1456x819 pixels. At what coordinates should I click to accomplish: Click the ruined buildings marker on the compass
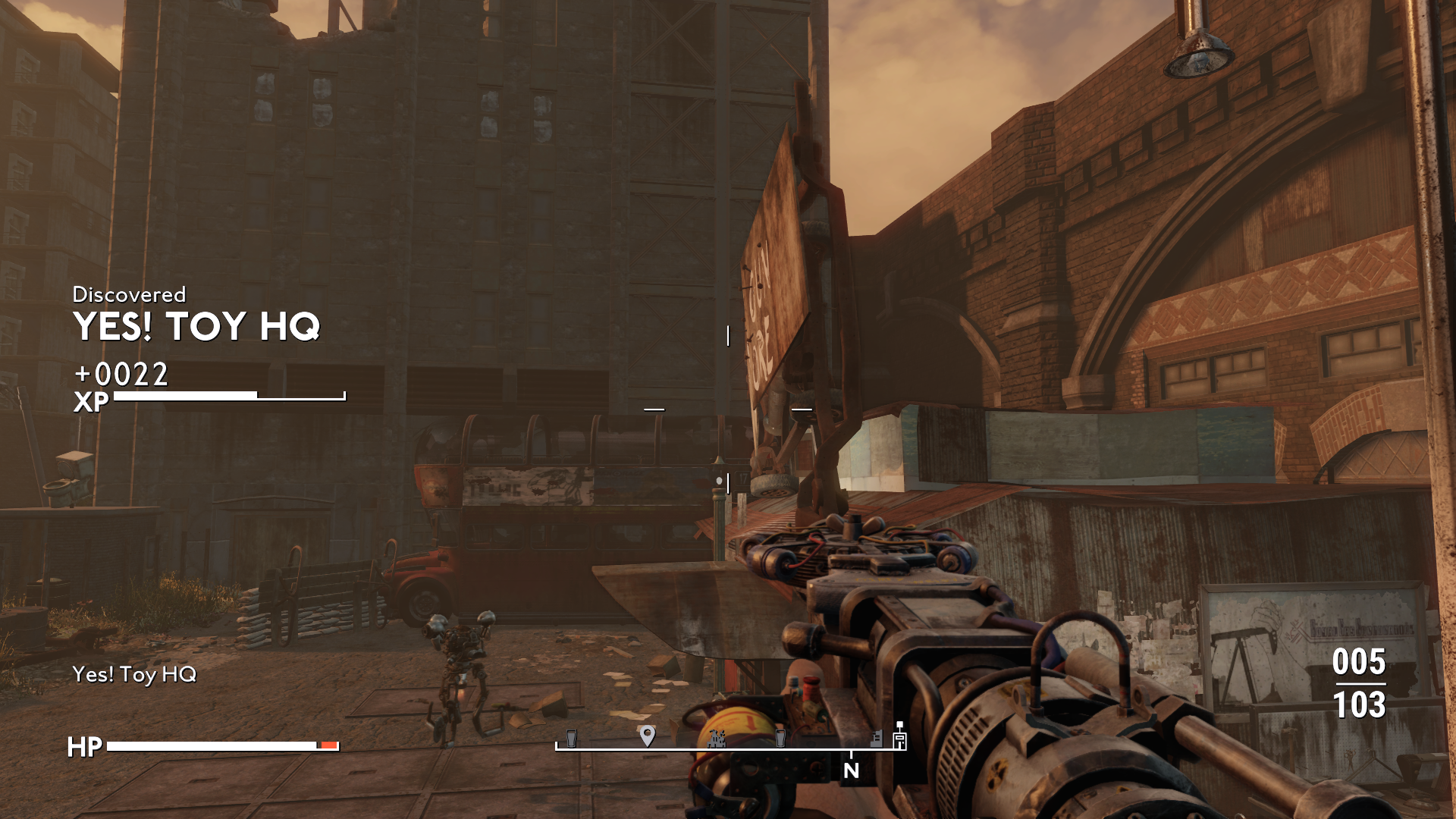(717, 737)
